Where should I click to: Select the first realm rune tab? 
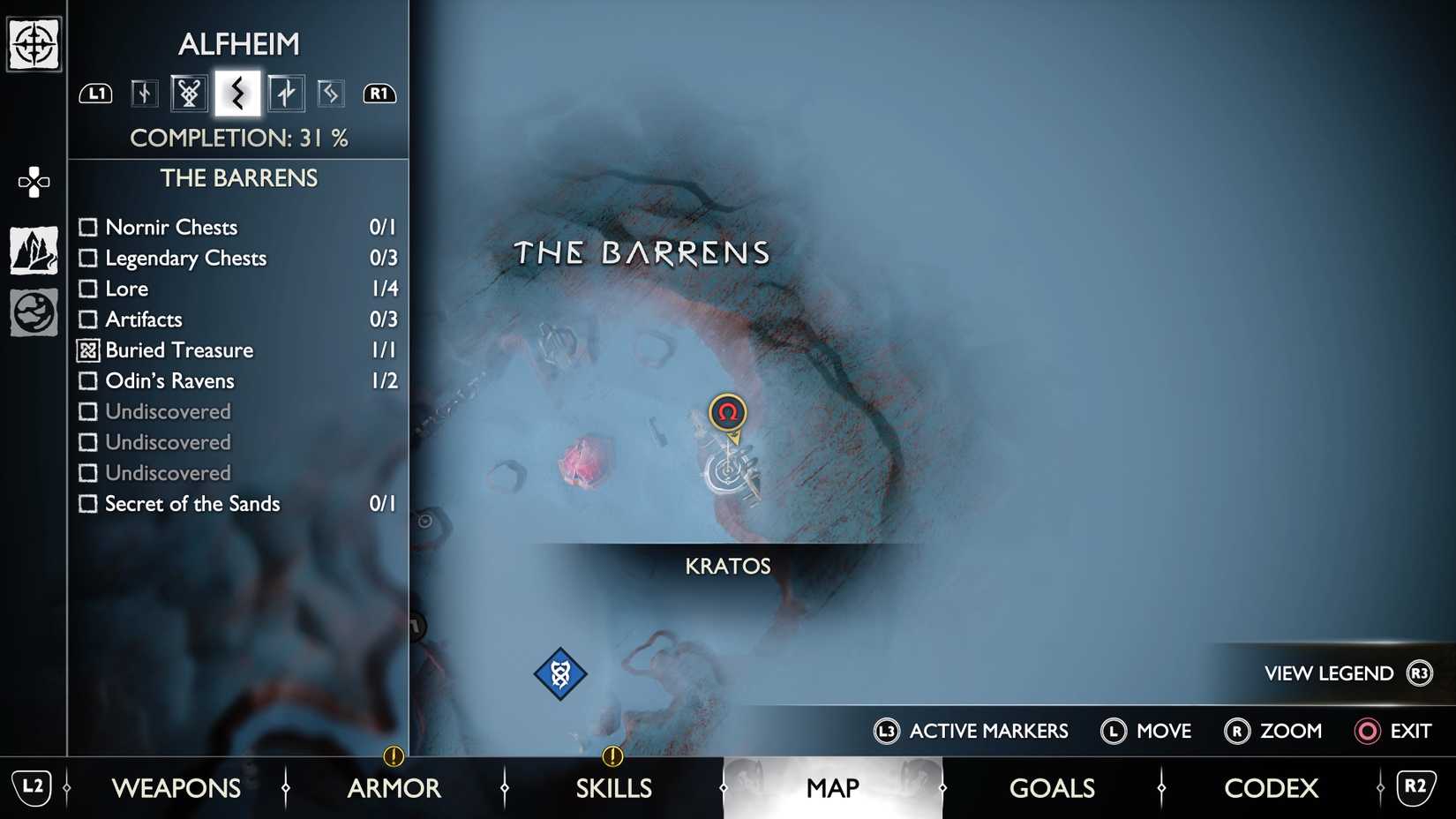(143, 93)
